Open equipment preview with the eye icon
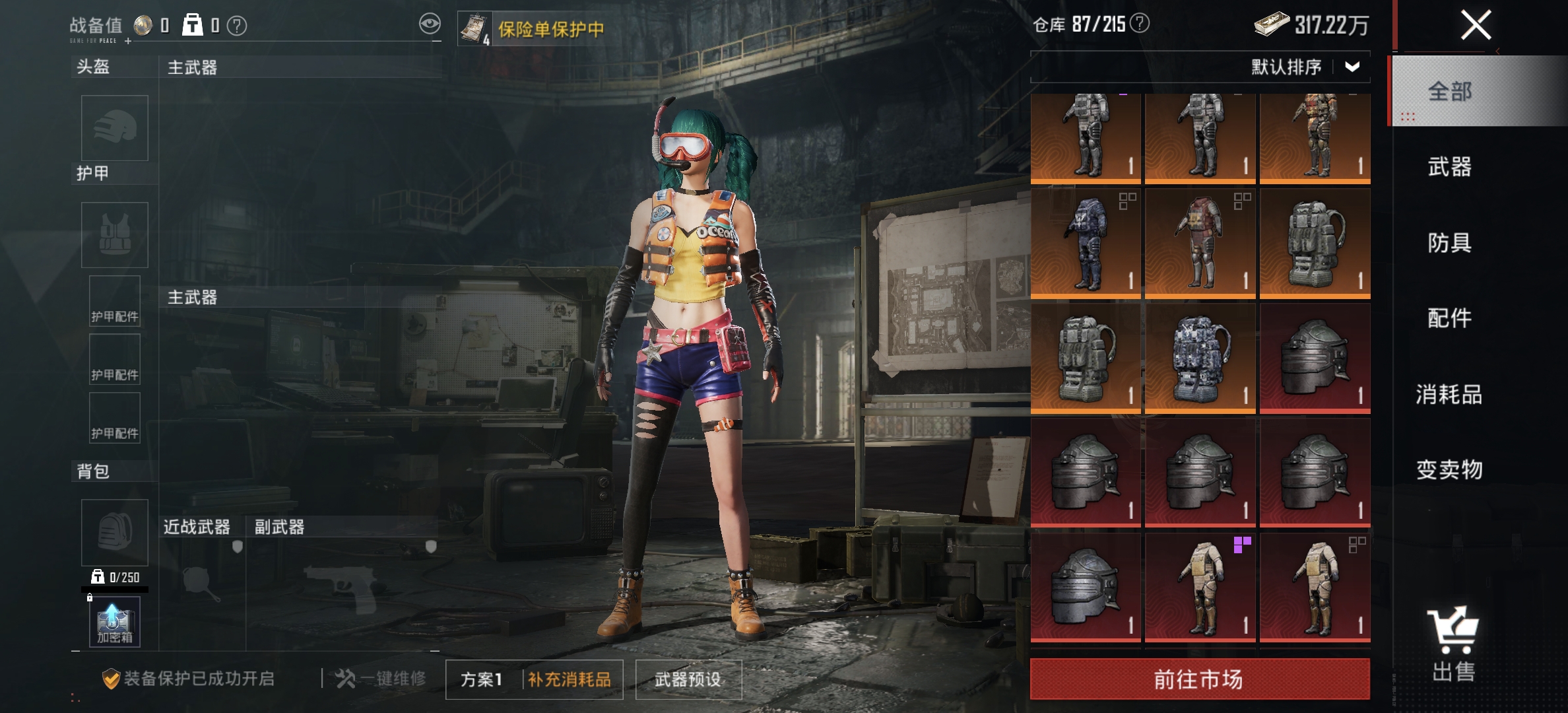 pos(430,22)
